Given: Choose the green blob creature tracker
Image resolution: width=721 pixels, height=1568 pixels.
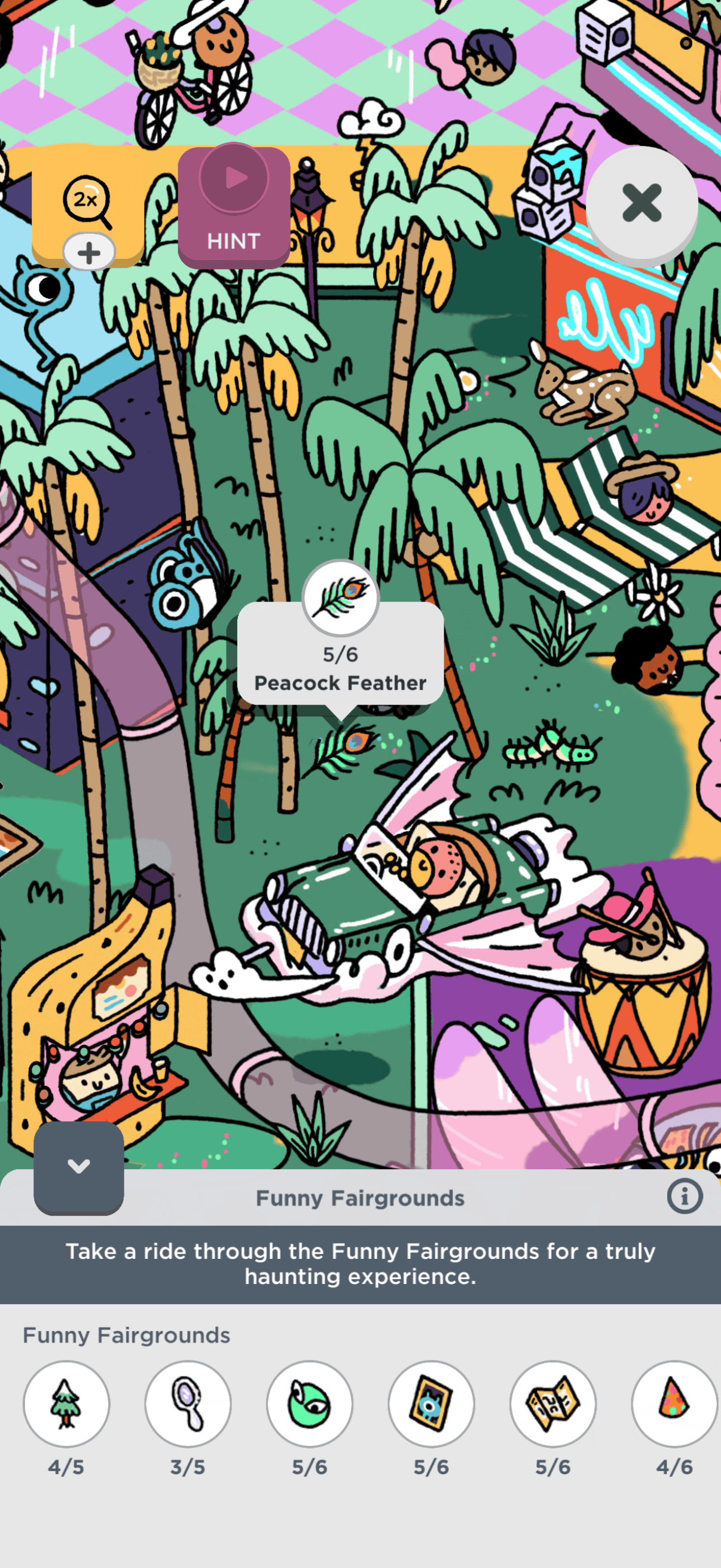Looking at the screenshot, I should point(310,1404).
